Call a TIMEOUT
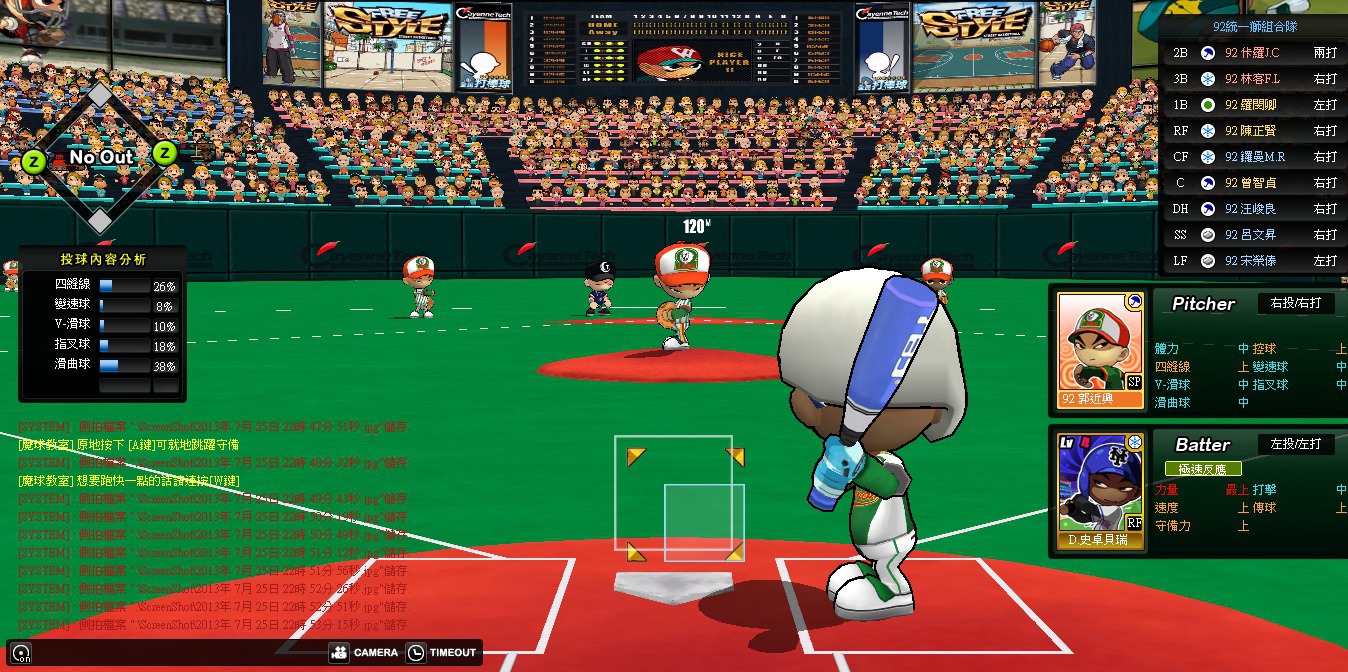 (442, 653)
